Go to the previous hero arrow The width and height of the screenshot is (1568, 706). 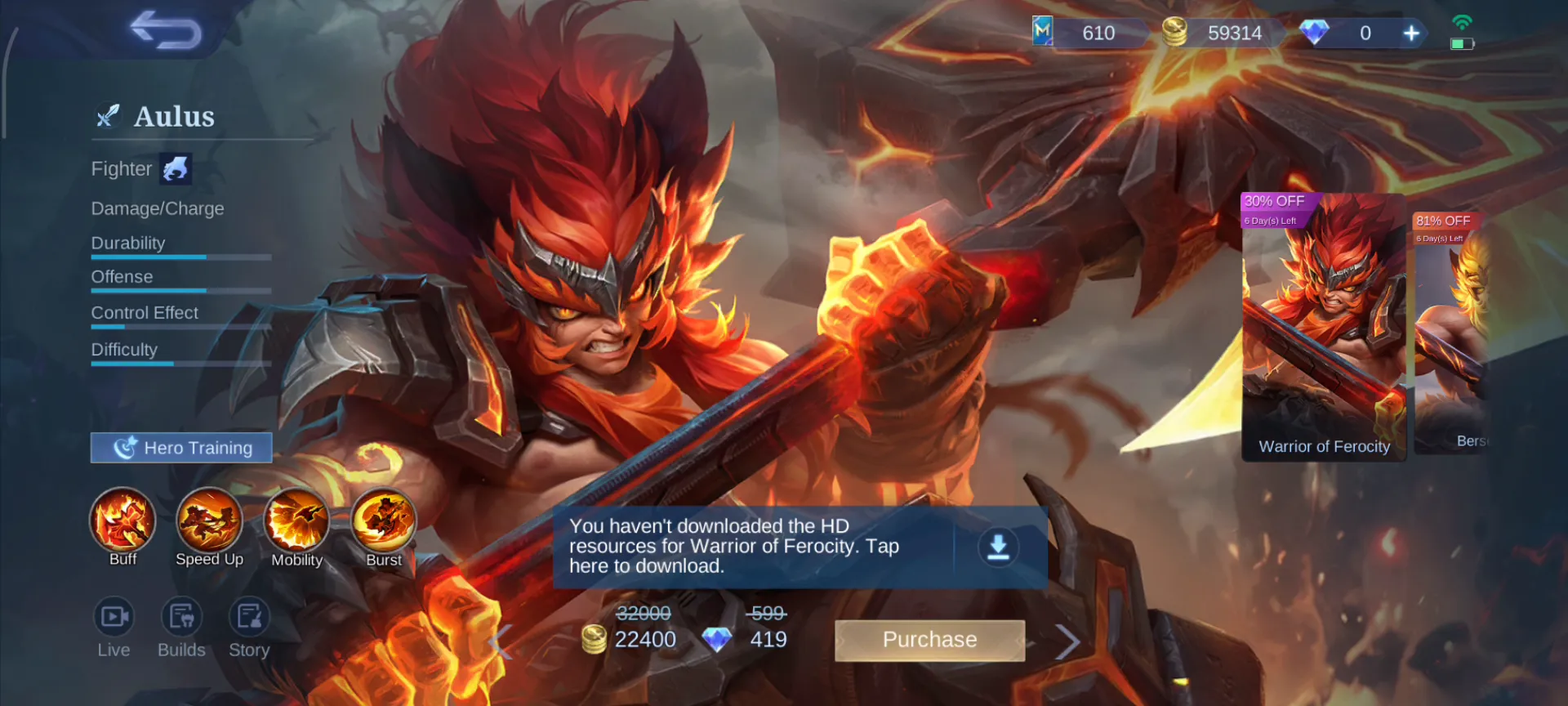500,641
